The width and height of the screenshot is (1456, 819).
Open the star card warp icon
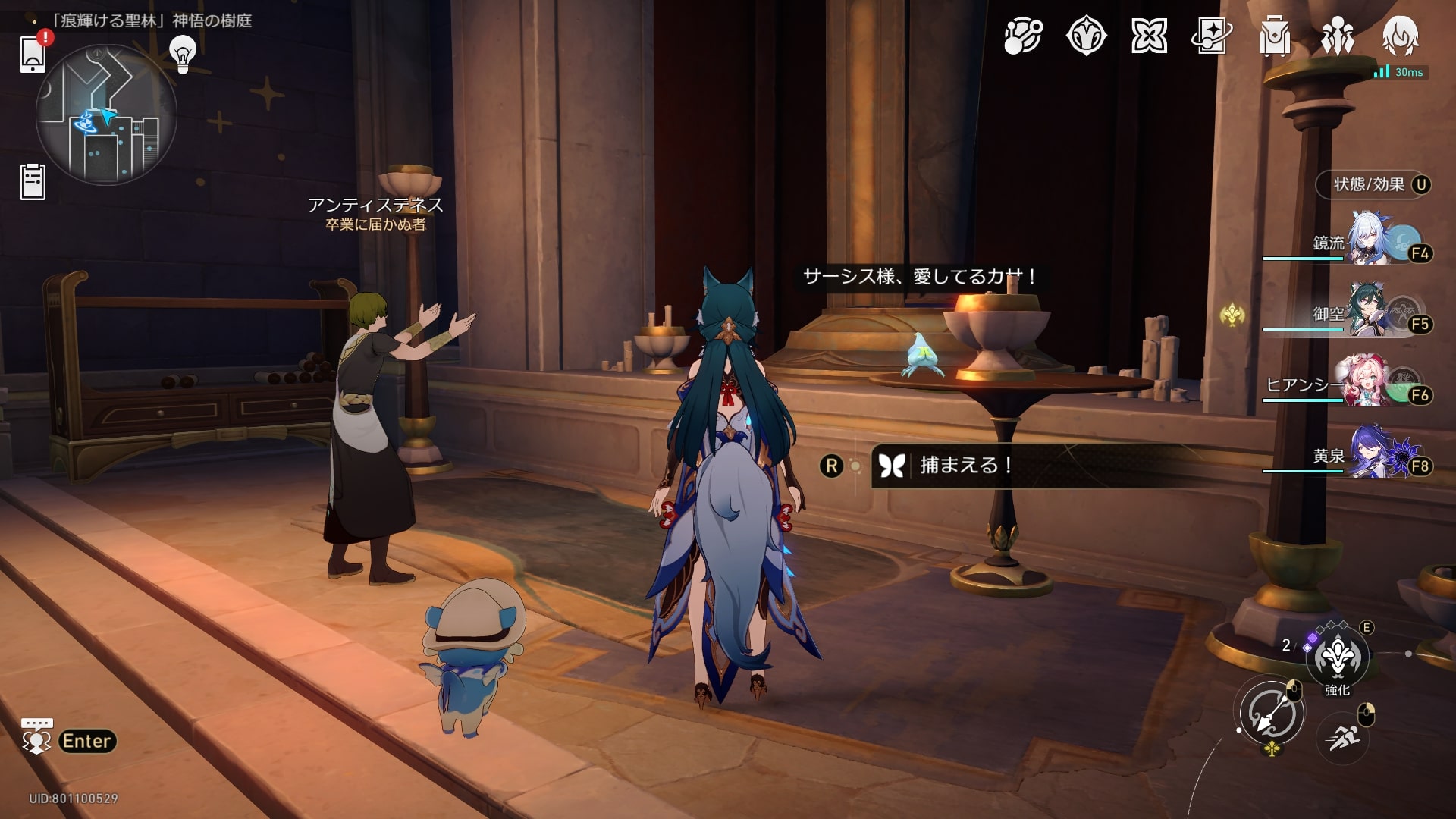[x=1211, y=36]
